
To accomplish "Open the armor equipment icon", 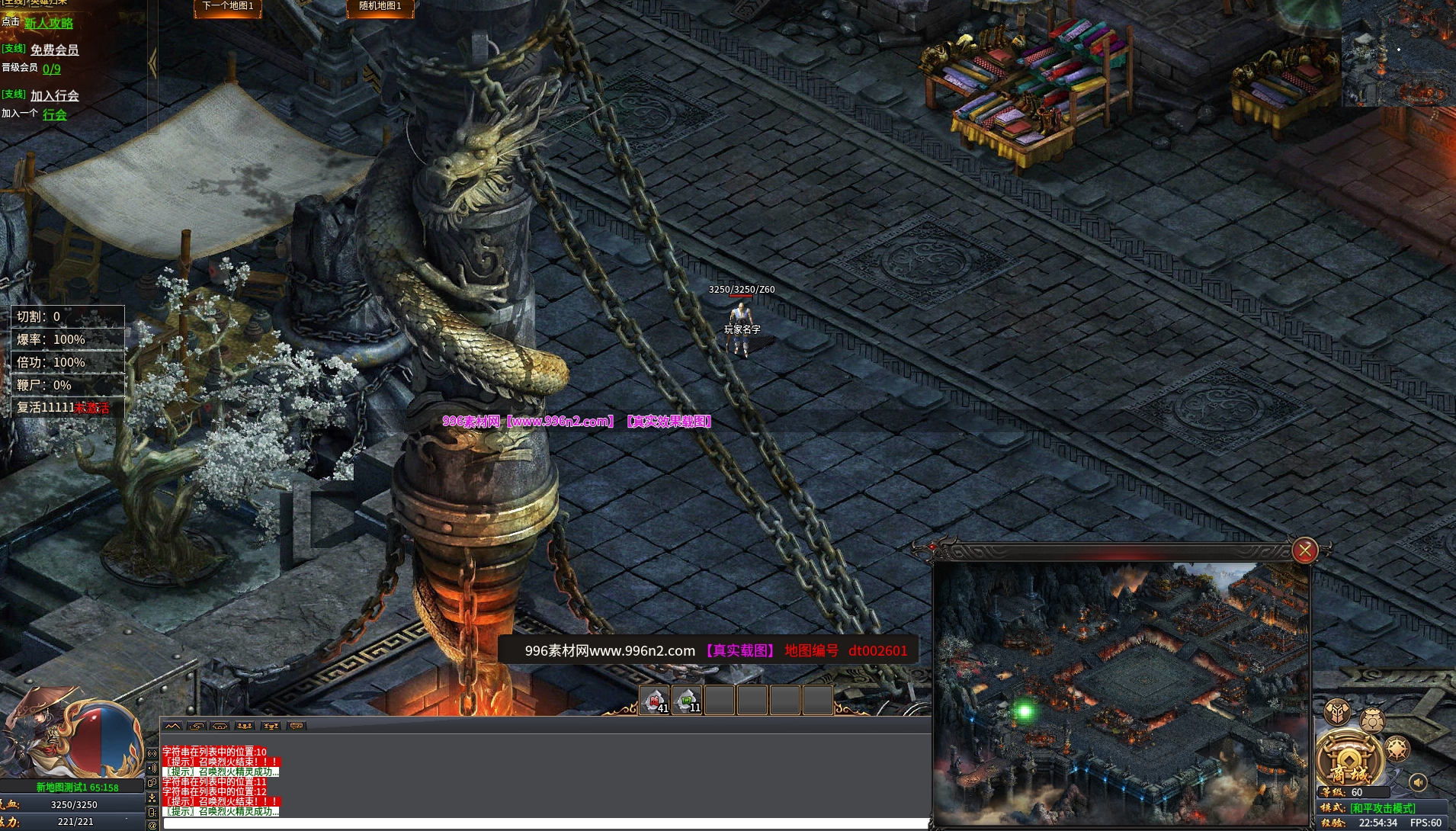I will (x=1338, y=712).
